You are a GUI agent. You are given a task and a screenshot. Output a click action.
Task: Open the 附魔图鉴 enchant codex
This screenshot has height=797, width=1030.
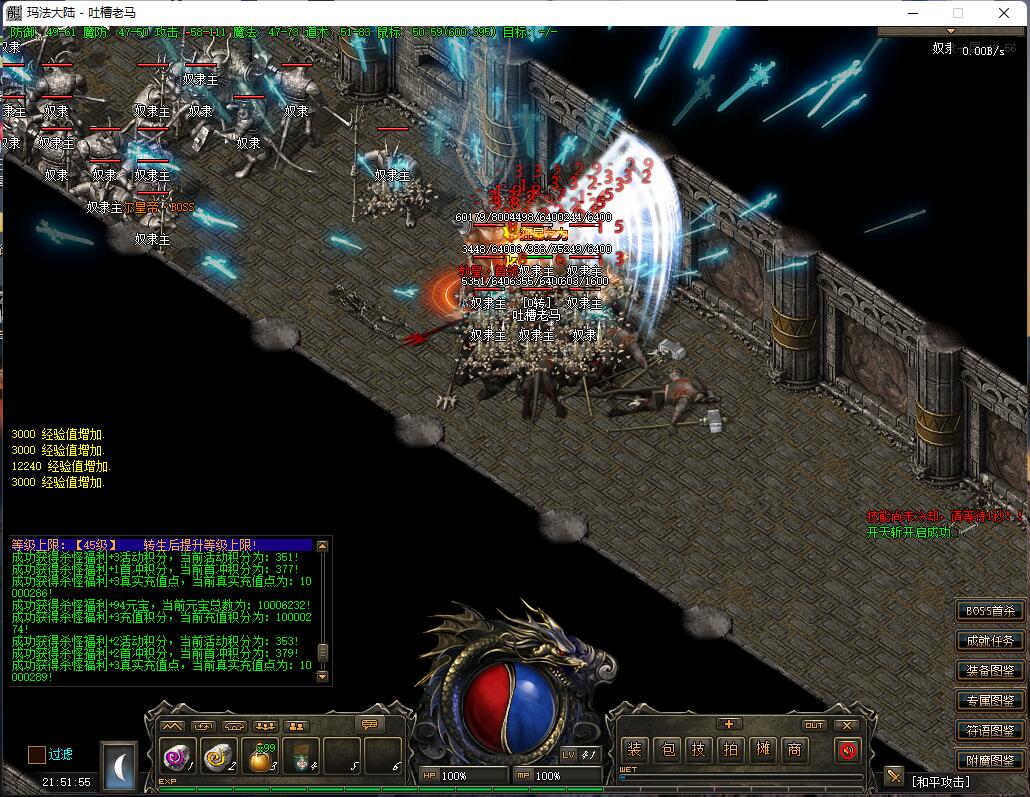[990, 761]
